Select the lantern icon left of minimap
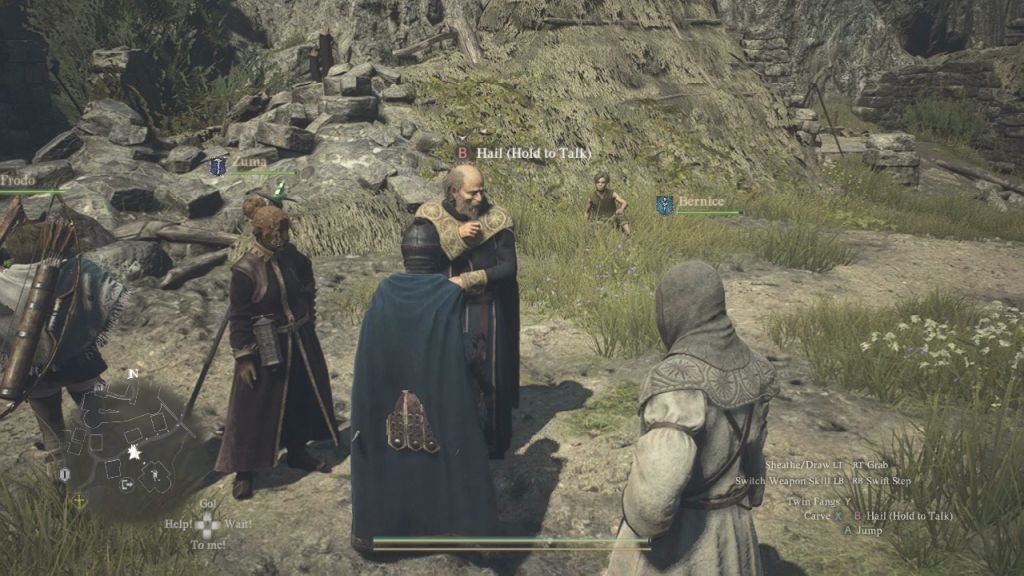 click(x=65, y=473)
